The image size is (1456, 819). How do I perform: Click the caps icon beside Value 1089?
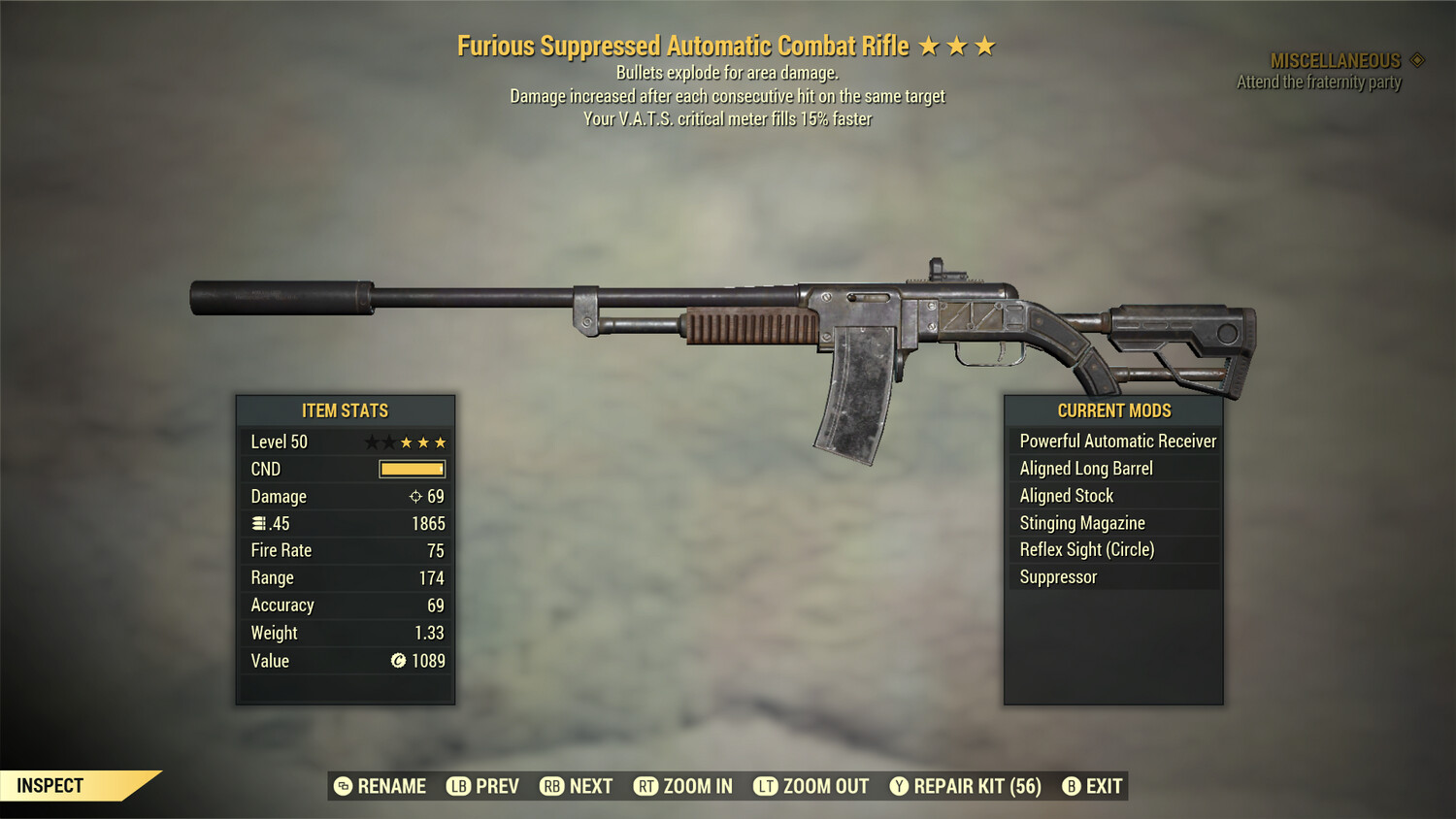coord(398,661)
